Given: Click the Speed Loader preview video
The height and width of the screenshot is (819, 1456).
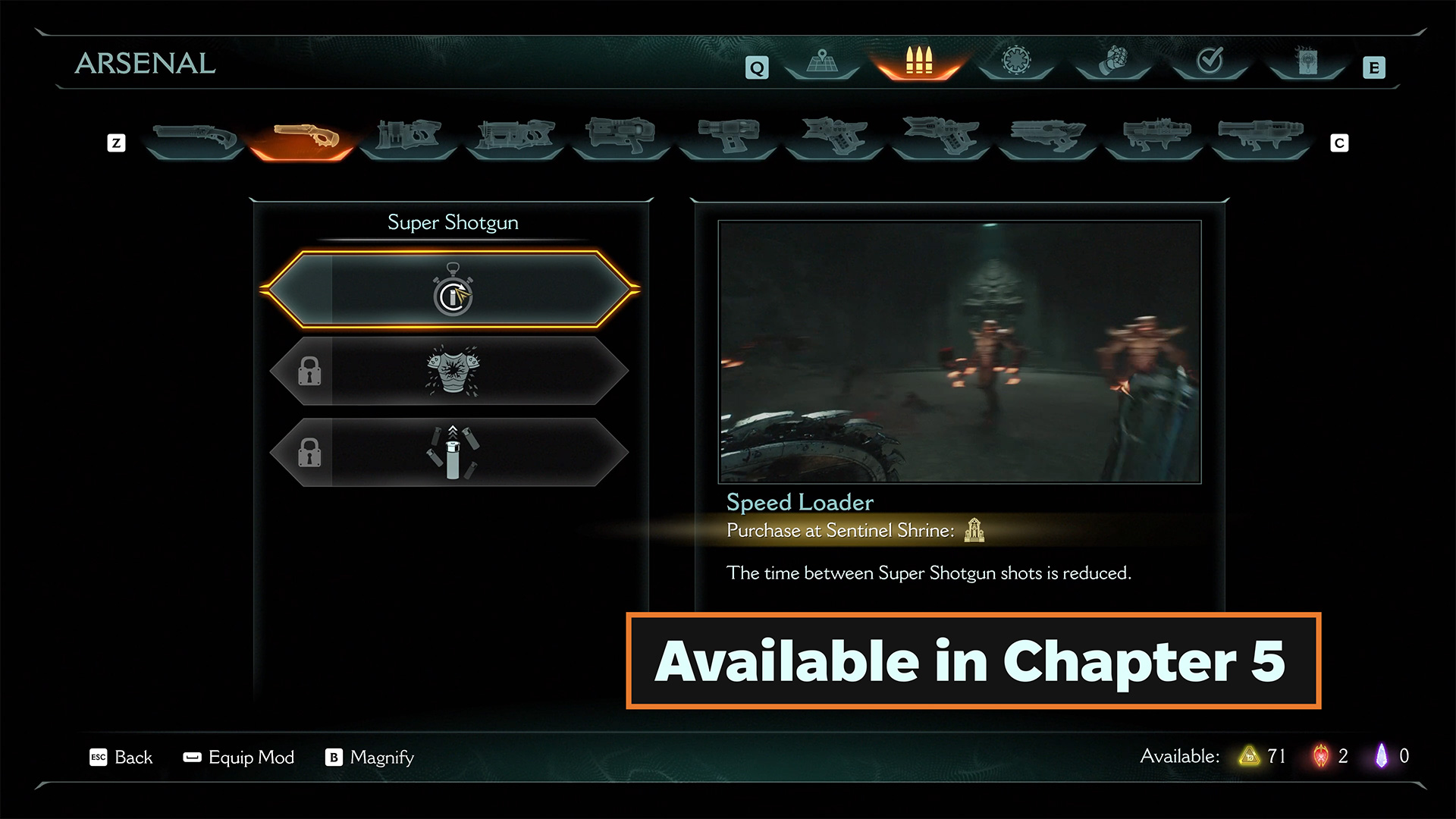Looking at the screenshot, I should coord(959,351).
